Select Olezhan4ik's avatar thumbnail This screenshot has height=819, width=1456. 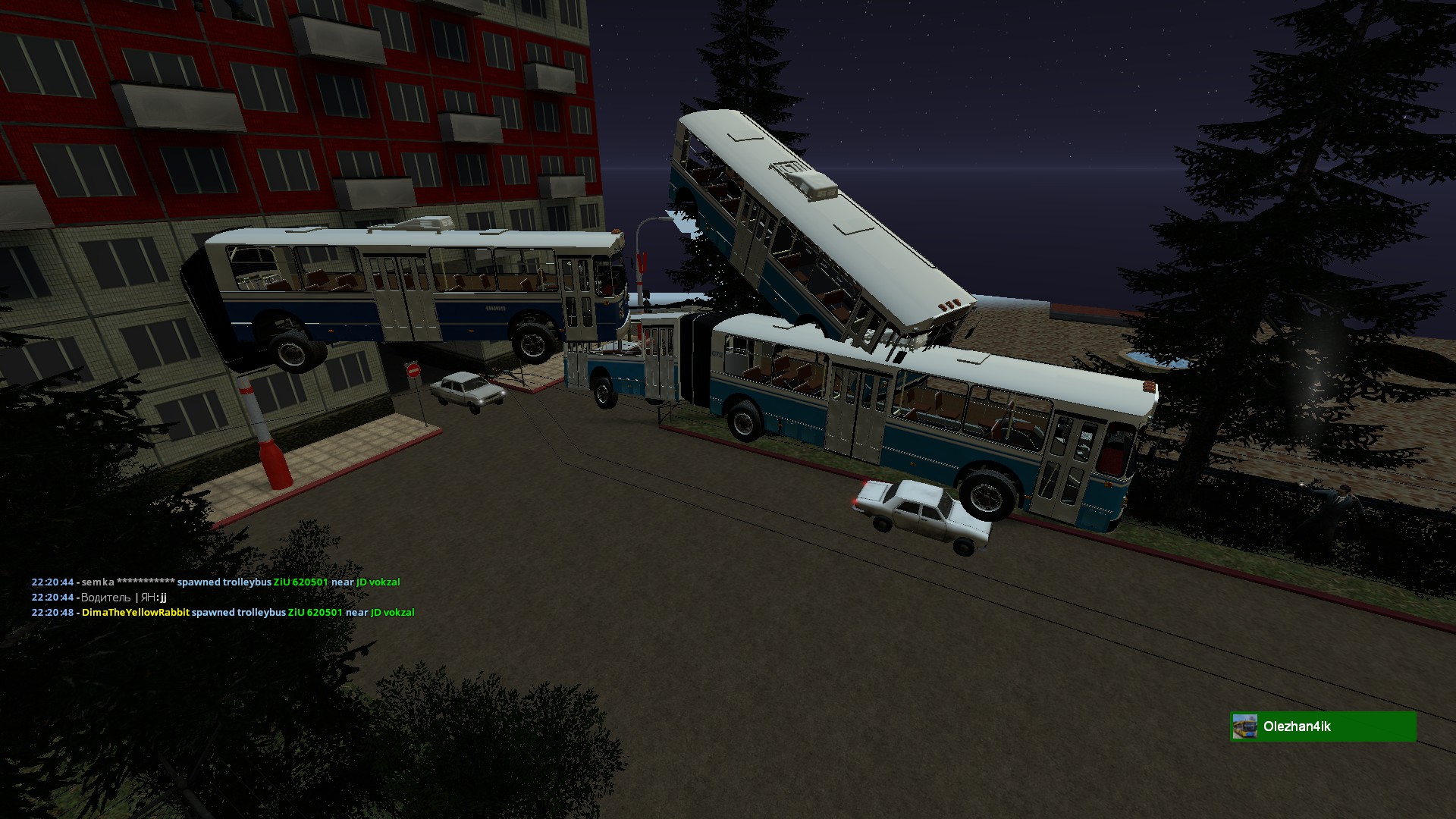pyautogui.click(x=1244, y=726)
